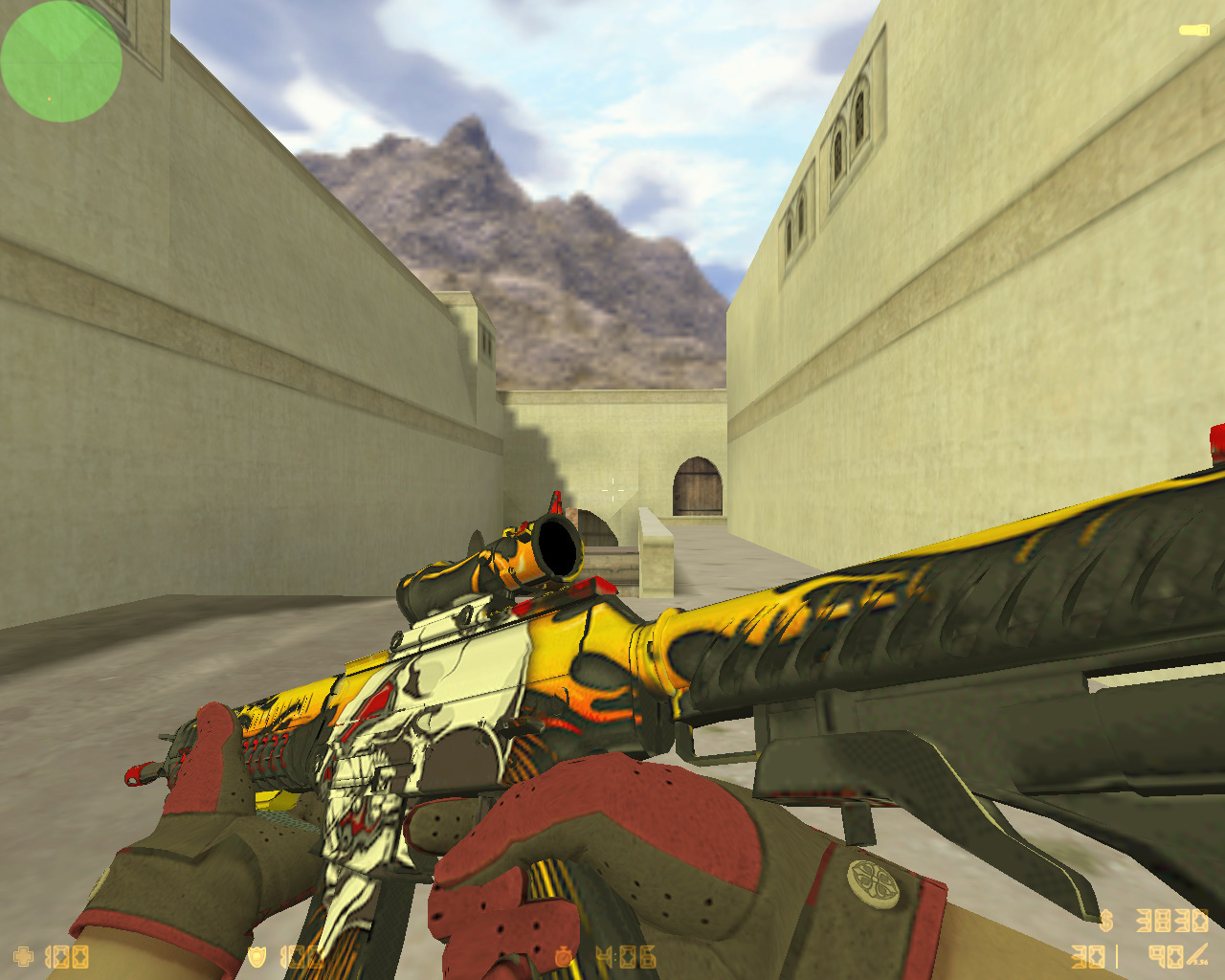Click the green circular radar
This screenshot has height=980, width=1225.
(60, 61)
